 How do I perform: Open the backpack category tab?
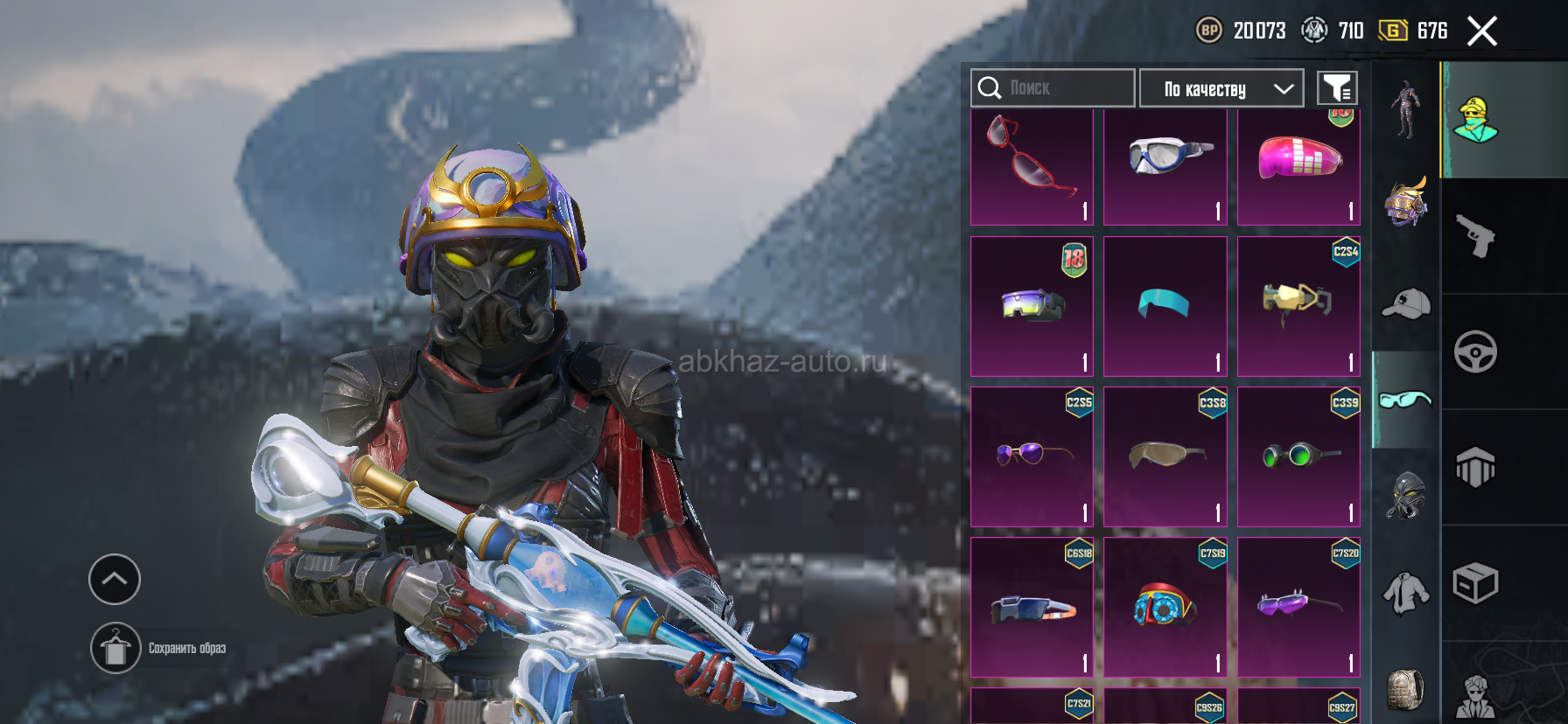pyautogui.click(x=1405, y=688)
